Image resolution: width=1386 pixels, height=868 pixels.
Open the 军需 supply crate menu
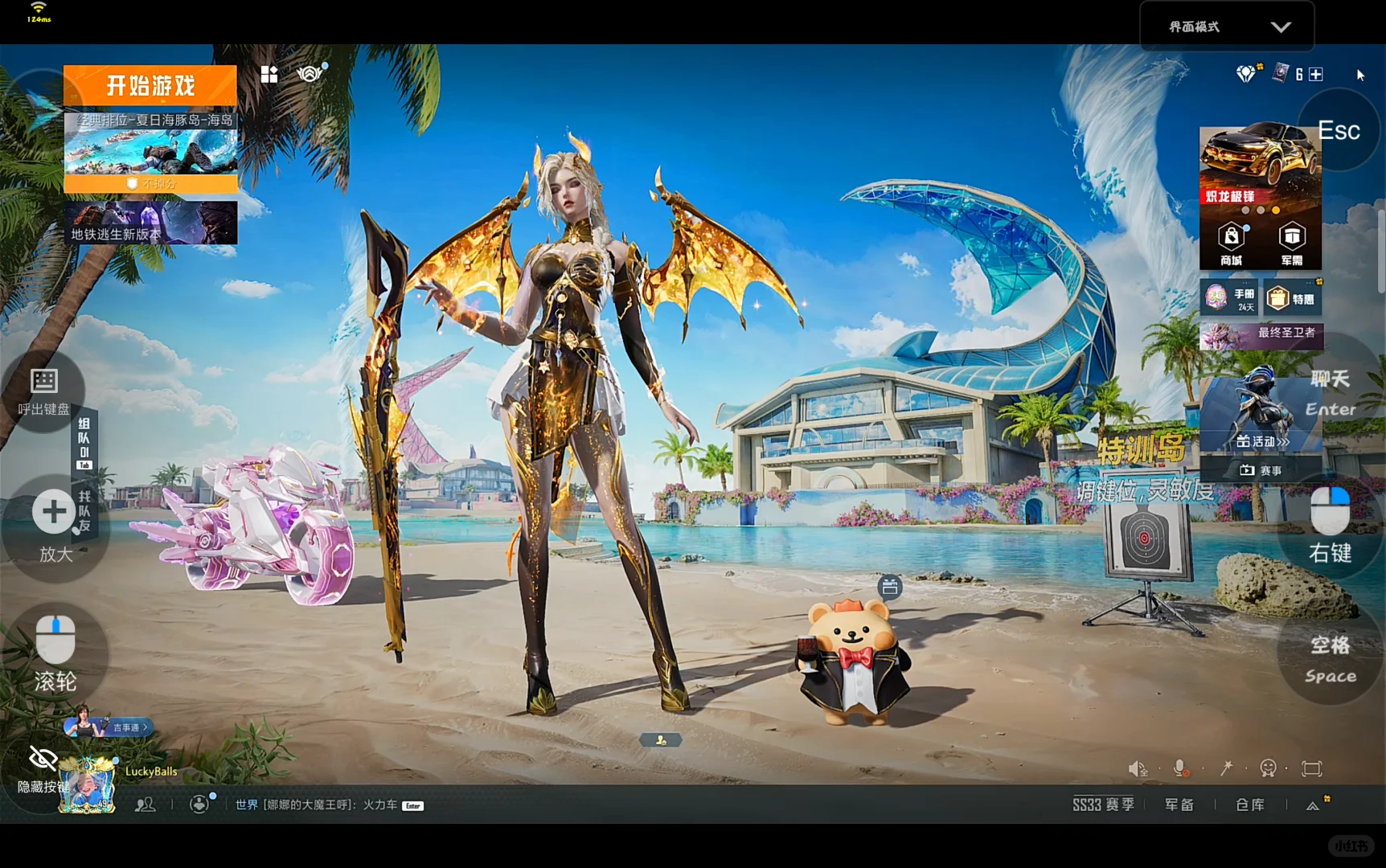coord(1292,244)
